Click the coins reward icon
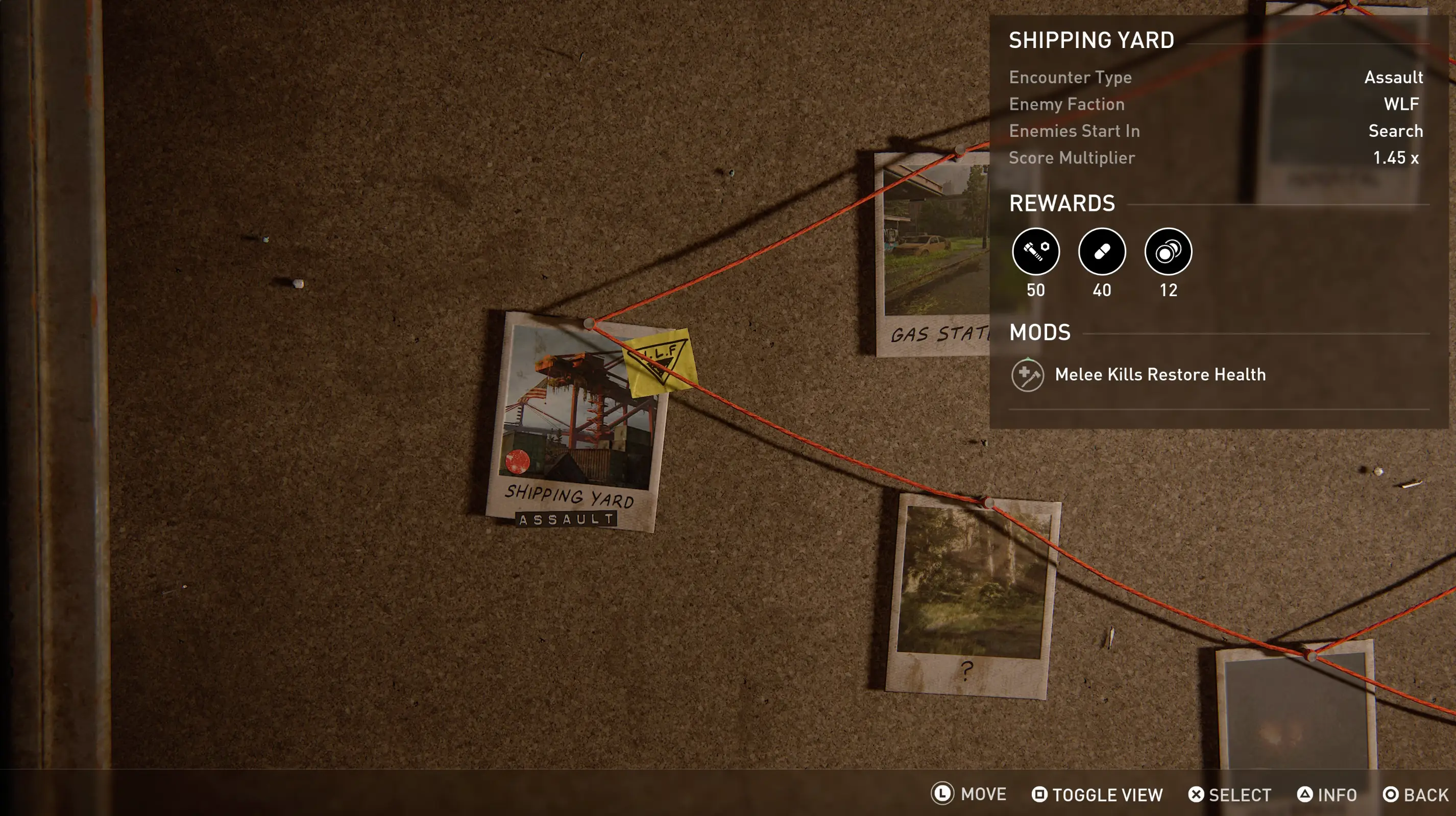The height and width of the screenshot is (816, 1456). pos(1168,252)
